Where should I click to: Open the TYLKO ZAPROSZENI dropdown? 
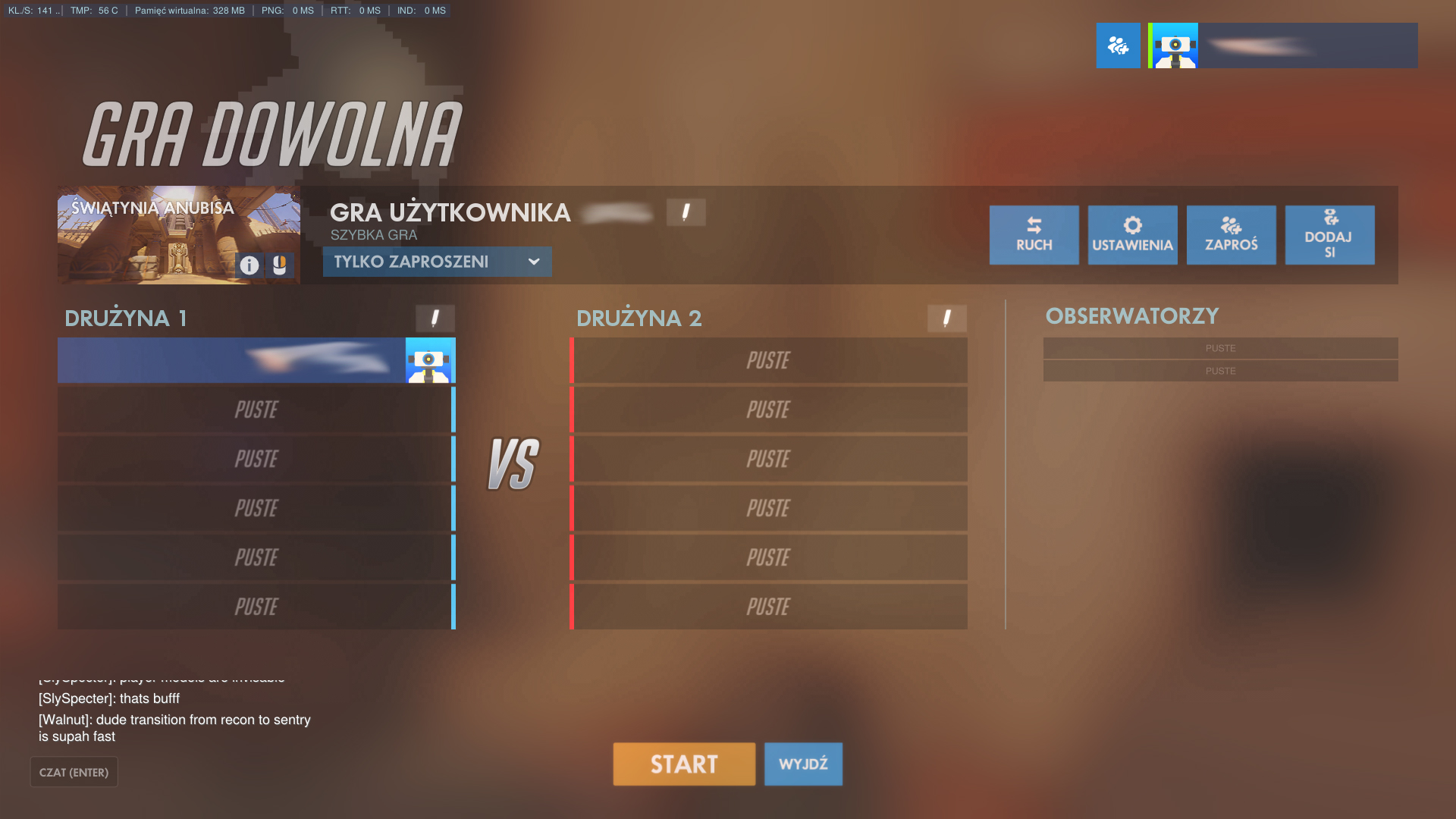[437, 262]
